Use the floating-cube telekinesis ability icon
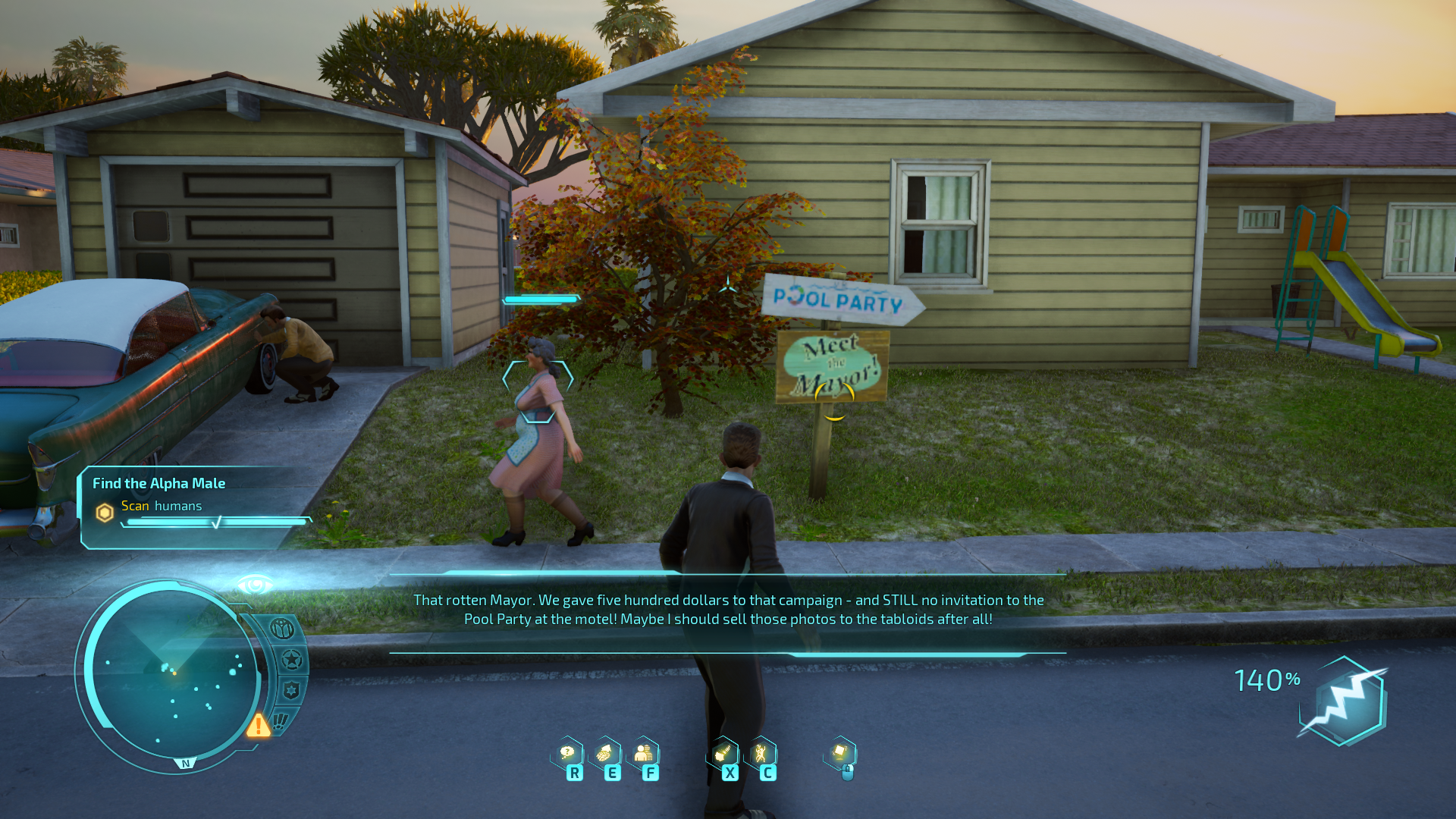1456x819 pixels. pos(840,753)
